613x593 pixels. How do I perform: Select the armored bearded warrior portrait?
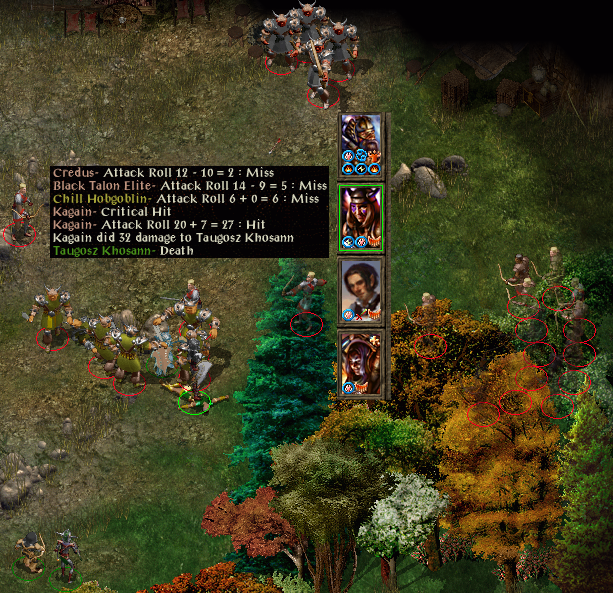coord(361,143)
